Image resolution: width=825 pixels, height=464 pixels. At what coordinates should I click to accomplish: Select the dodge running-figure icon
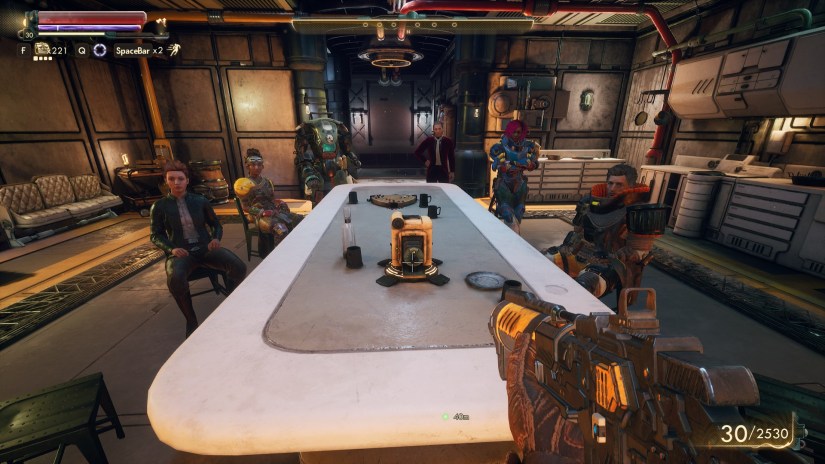tap(174, 49)
